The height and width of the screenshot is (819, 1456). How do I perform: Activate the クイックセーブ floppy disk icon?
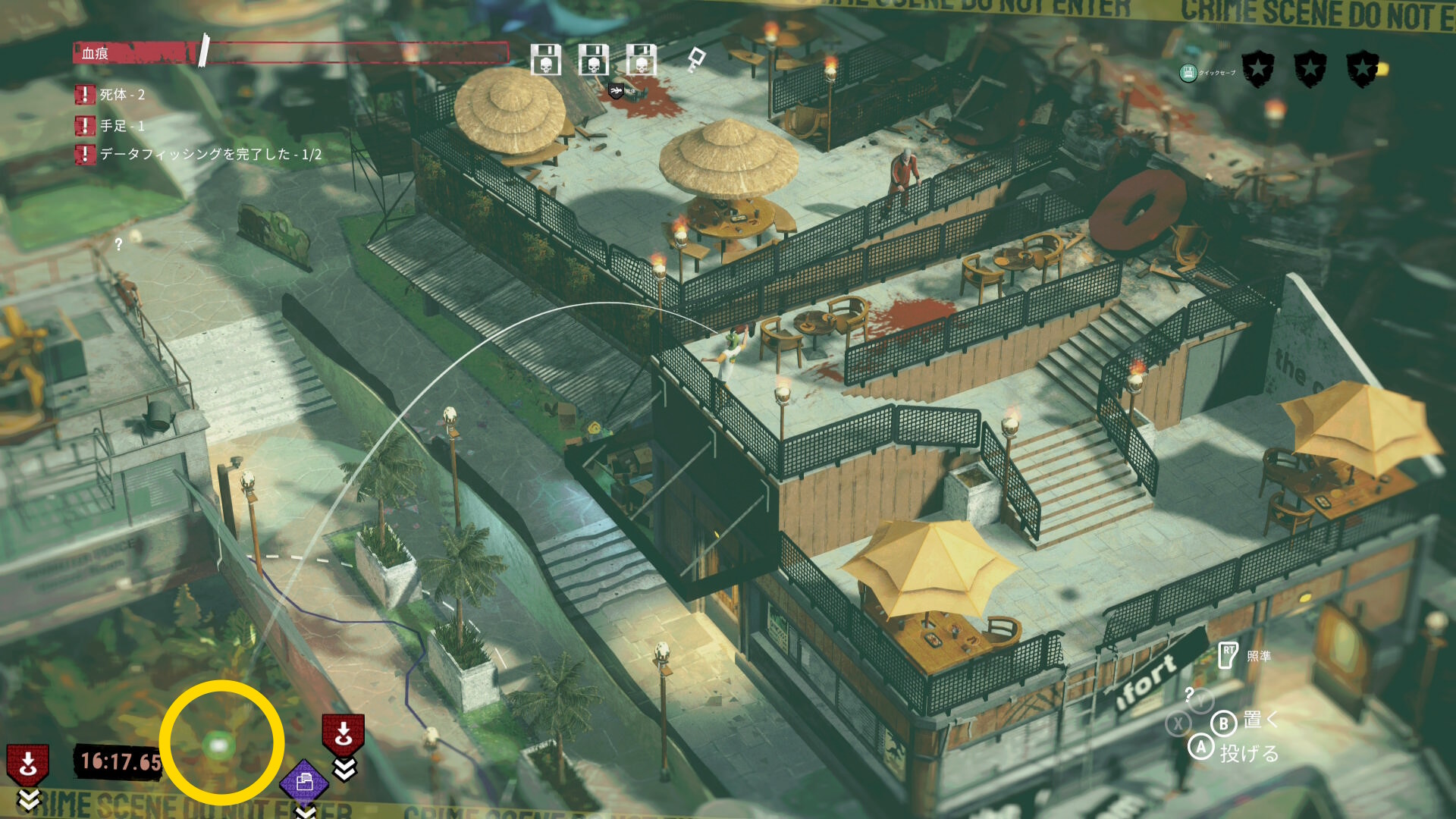(1188, 73)
